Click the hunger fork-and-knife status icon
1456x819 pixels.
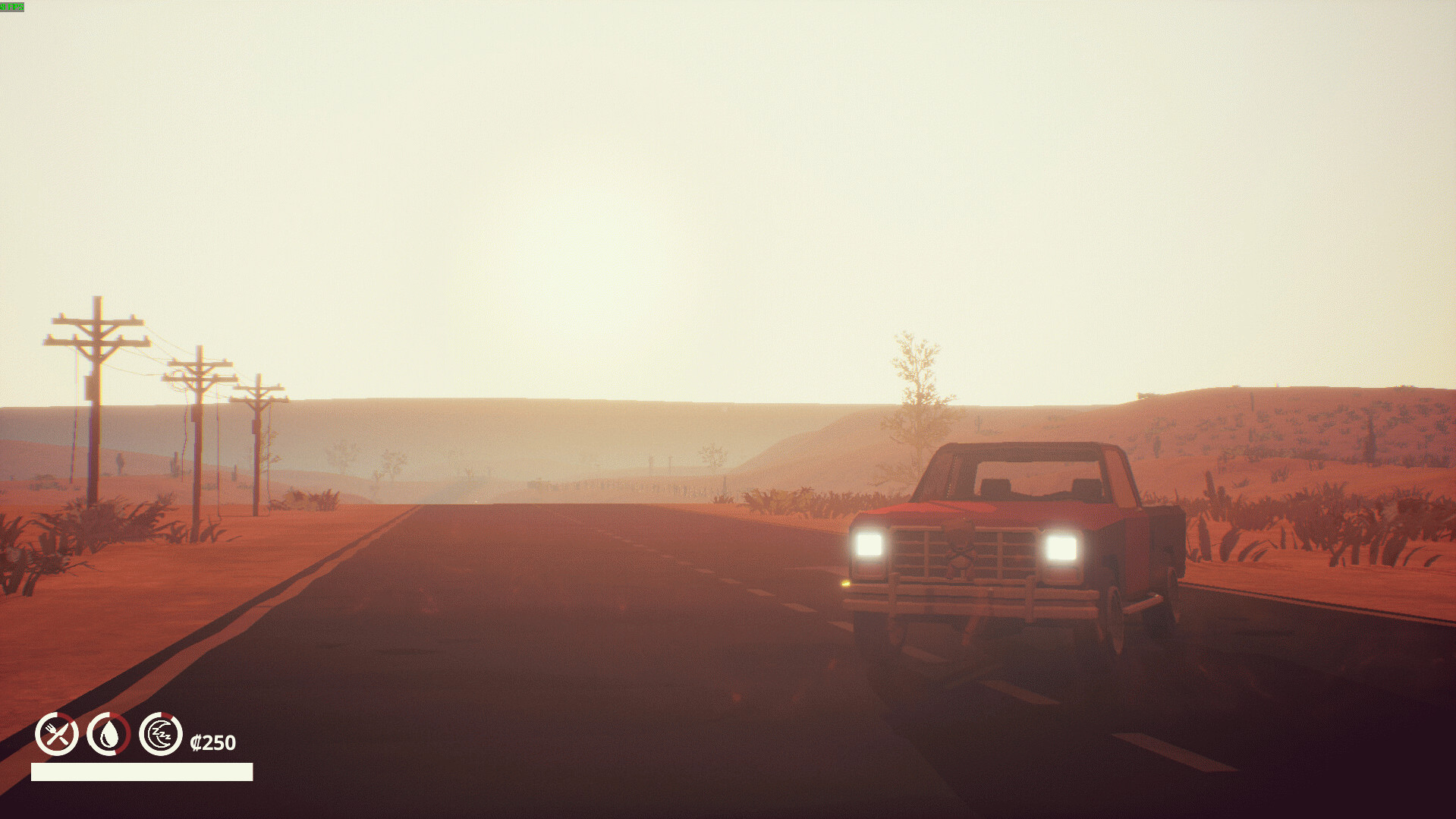tap(57, 734)
